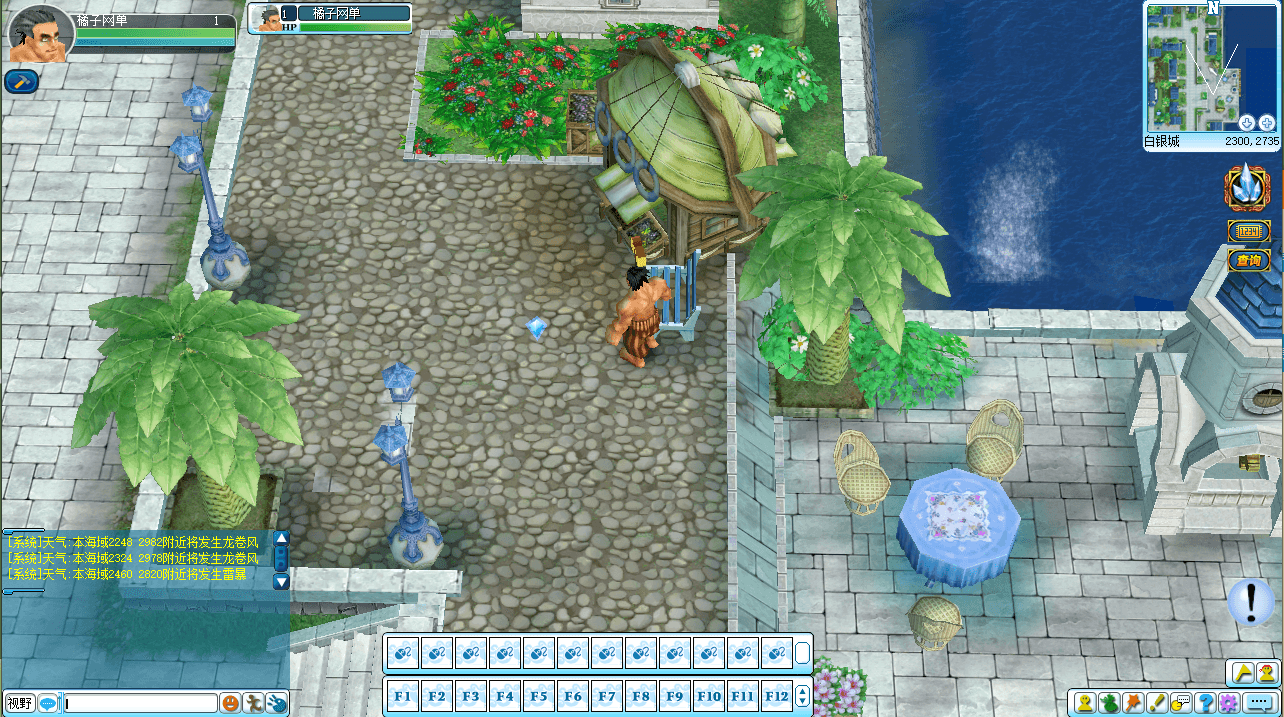Click the 查询 query button
Screen dimensions: 1284x717
click(x=1248, y=260)
